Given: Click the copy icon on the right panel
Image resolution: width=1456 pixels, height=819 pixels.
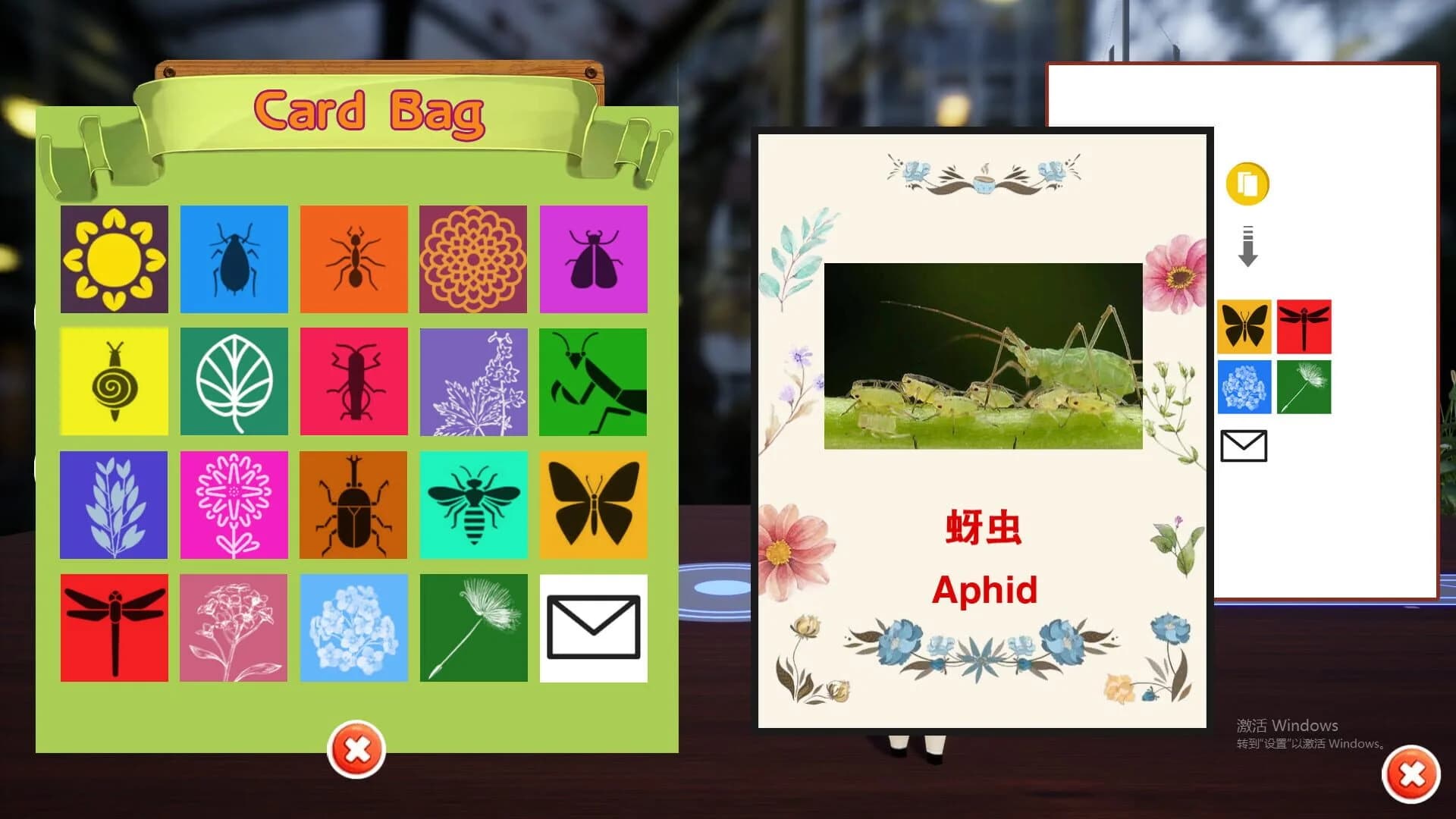Looking at the screenshot, I should pos(1246,184).
